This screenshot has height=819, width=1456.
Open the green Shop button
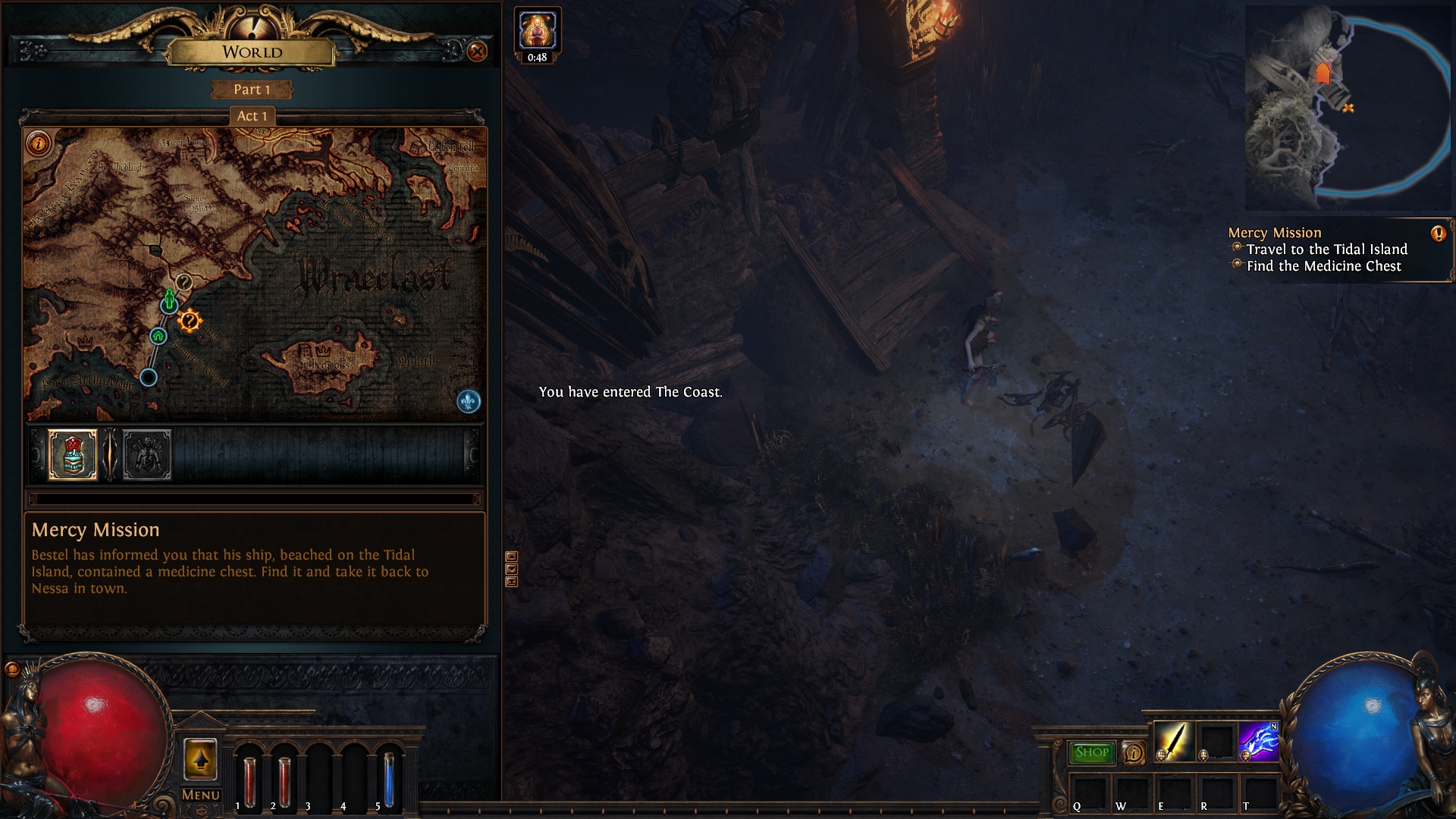[x=1091, y=752]
